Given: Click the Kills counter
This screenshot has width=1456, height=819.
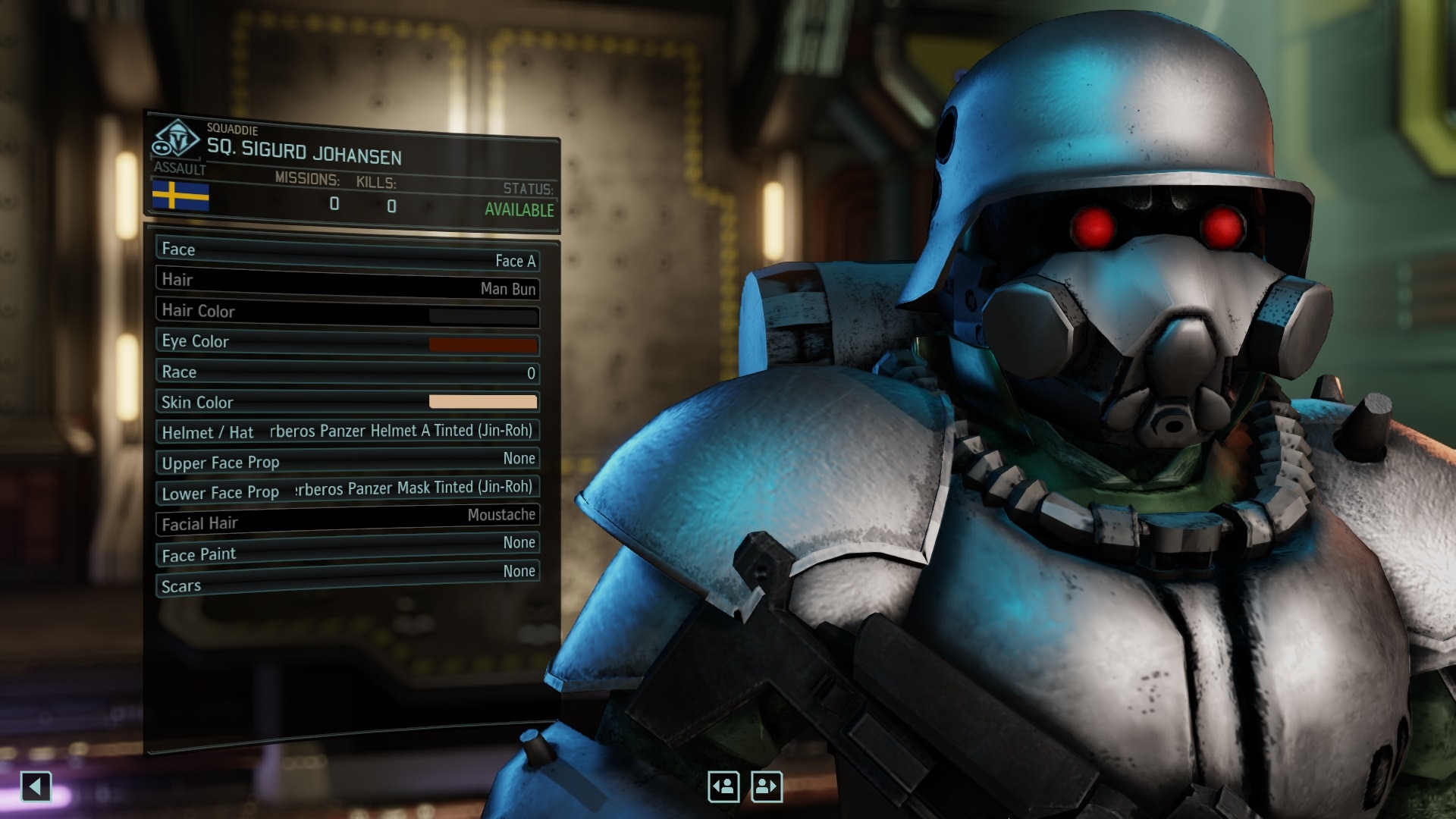Looking at the screenshot, I should point(391,204).
